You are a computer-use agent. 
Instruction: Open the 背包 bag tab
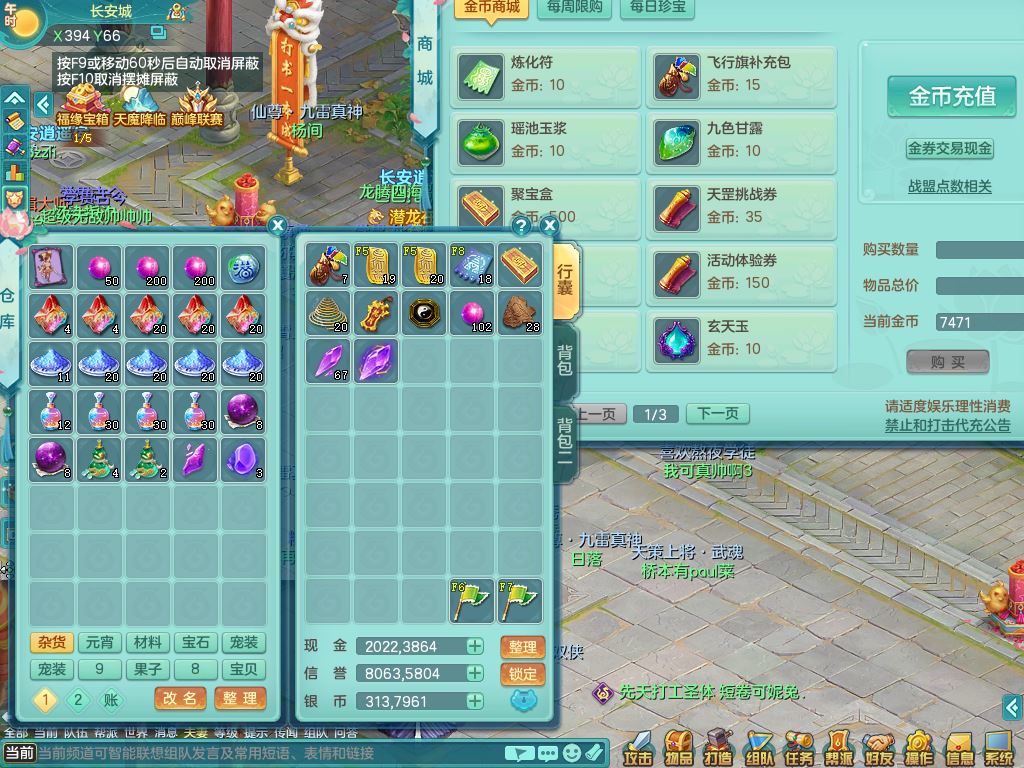[x=565, y=360]
